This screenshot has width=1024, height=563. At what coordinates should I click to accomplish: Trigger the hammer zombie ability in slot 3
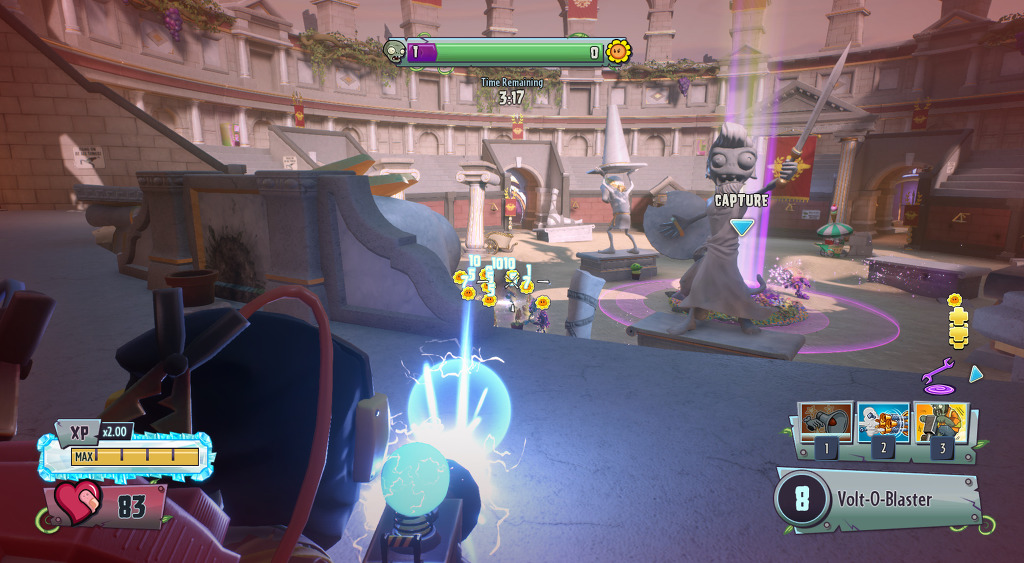tap(940, 423)
